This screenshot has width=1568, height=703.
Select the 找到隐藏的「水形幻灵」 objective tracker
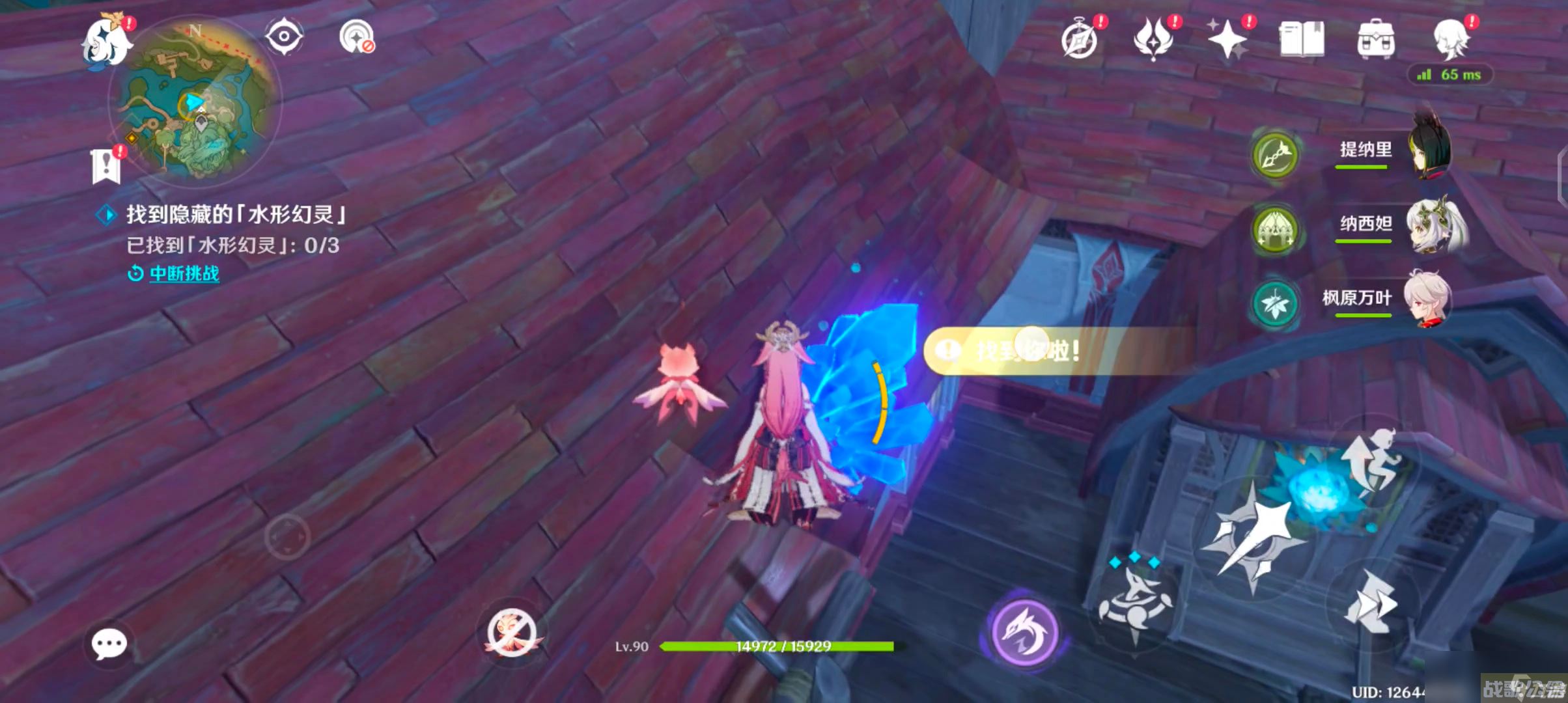234,214
